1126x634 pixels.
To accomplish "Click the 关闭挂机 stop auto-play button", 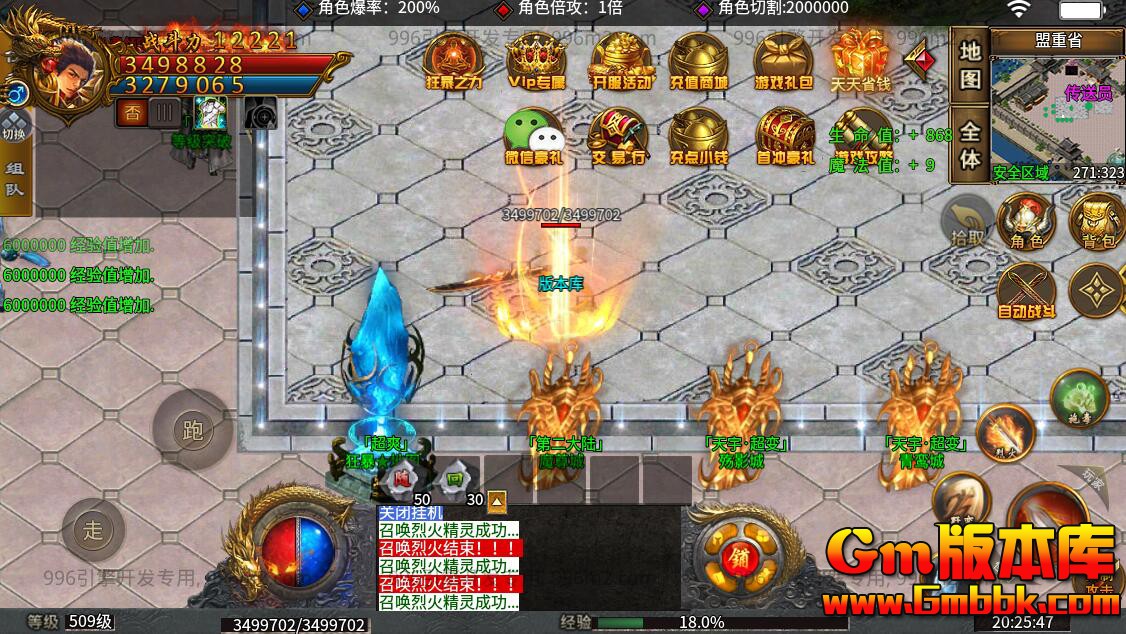I will point(411,513).
